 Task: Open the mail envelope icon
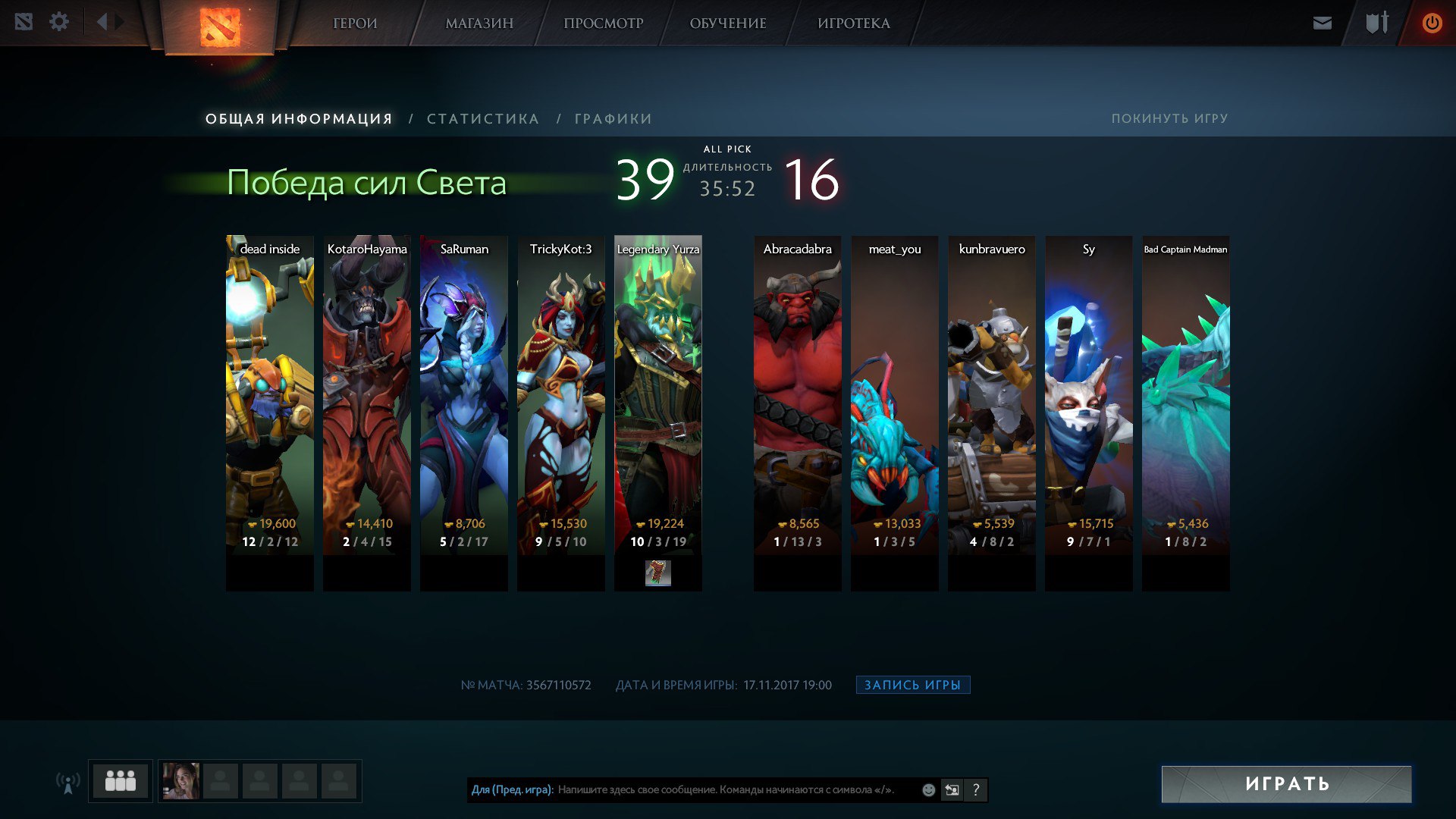(x=1322, y=24)
